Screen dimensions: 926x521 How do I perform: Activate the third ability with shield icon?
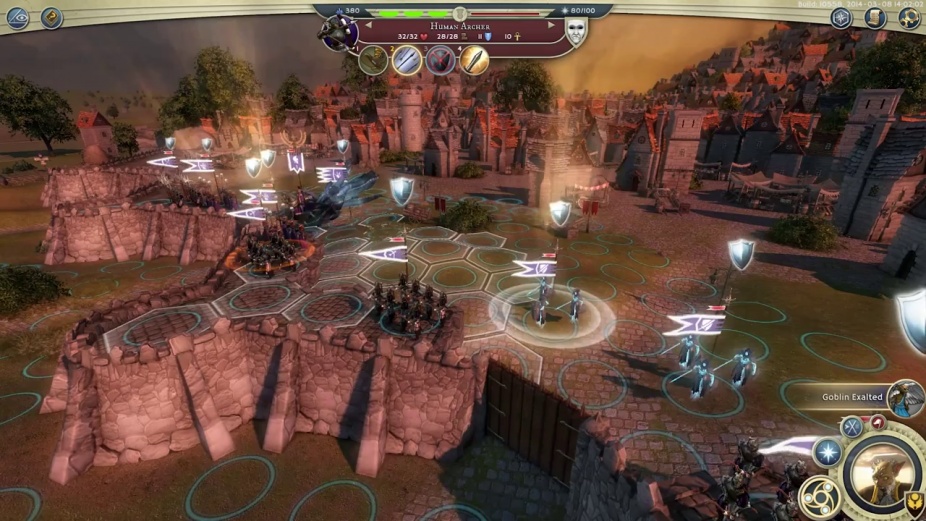pyautogui.click(x=441, y=61)
